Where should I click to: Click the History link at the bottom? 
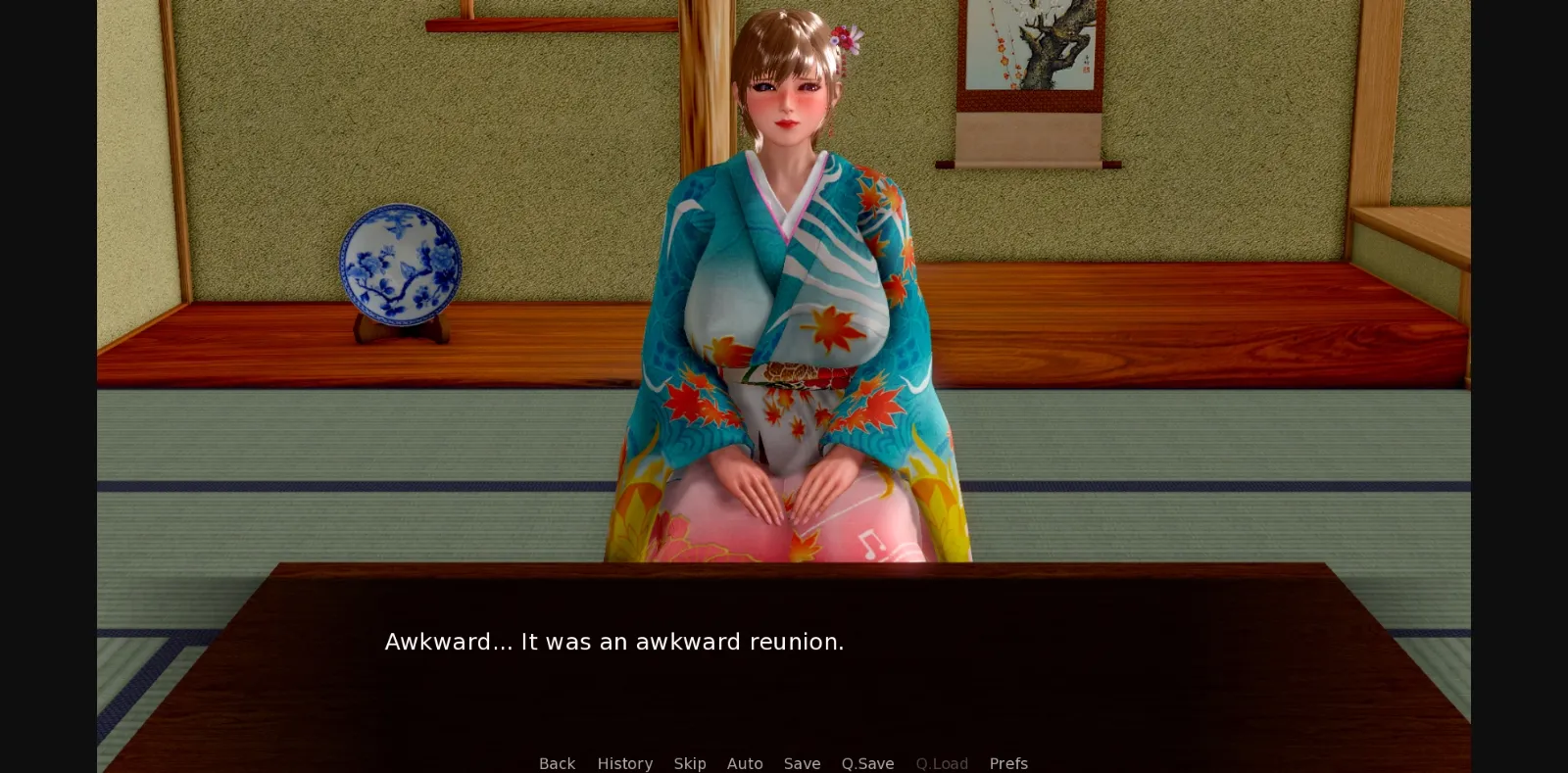(624, 763)
